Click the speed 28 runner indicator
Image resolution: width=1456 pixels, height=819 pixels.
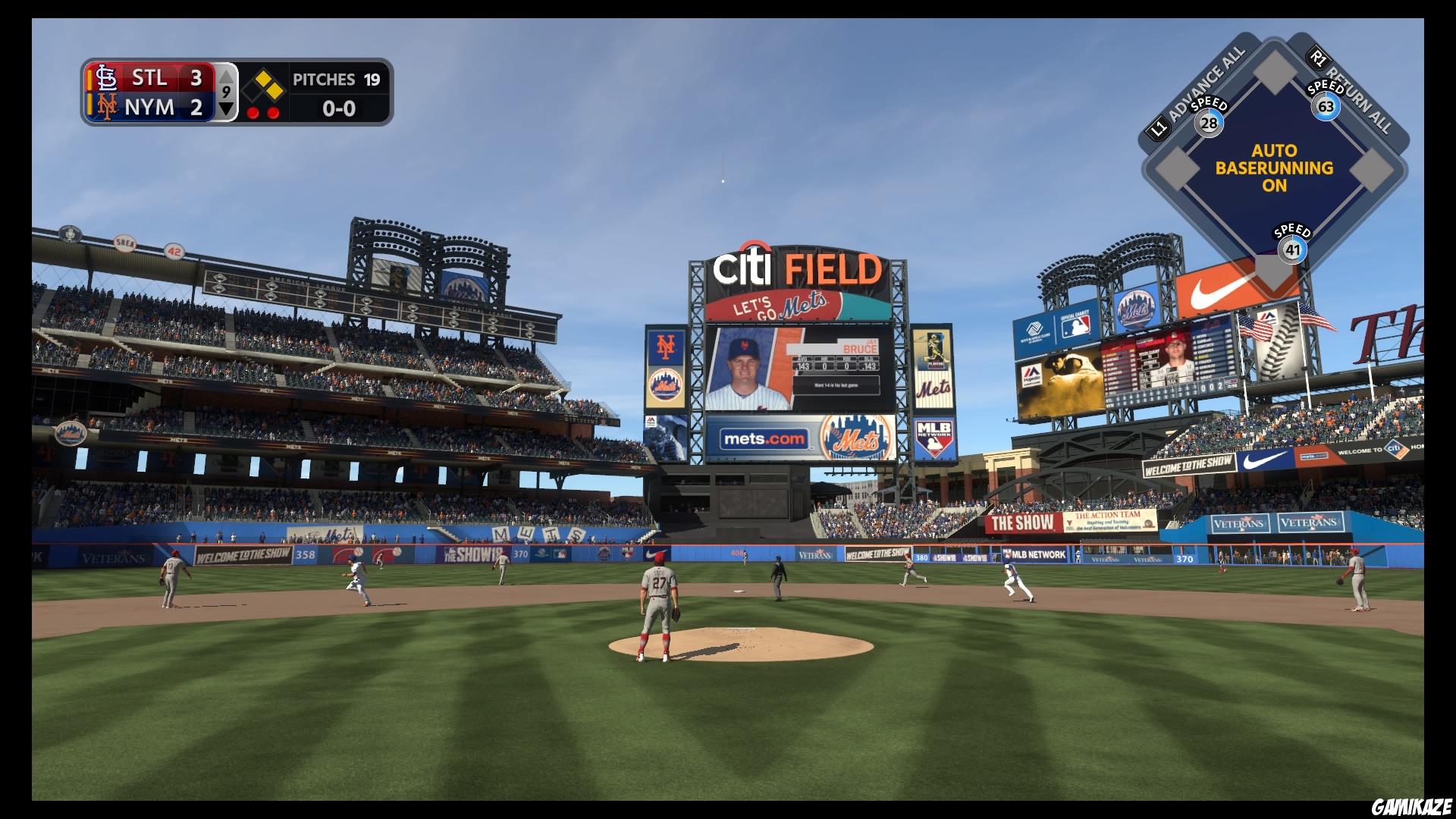(x=1210, y=121)
